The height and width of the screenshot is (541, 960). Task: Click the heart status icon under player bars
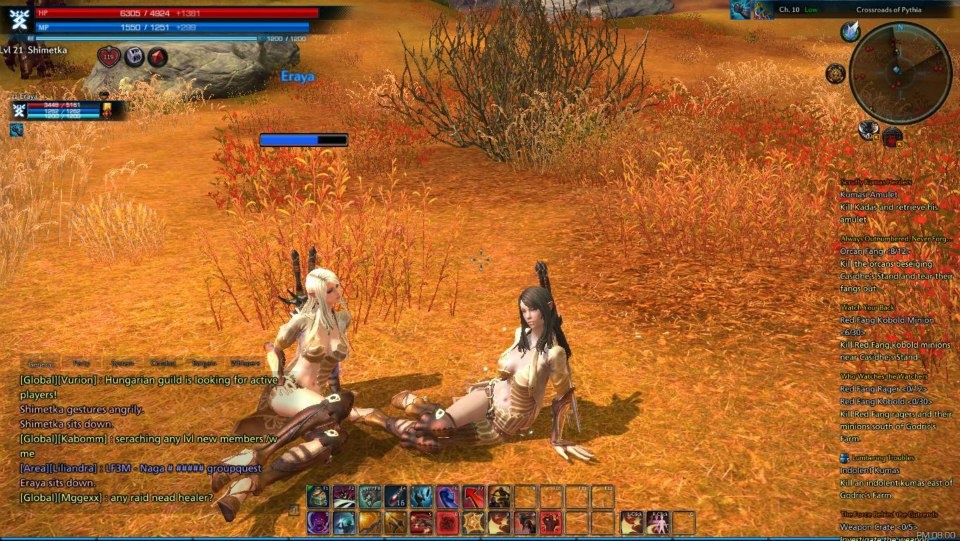coord(109,57)
